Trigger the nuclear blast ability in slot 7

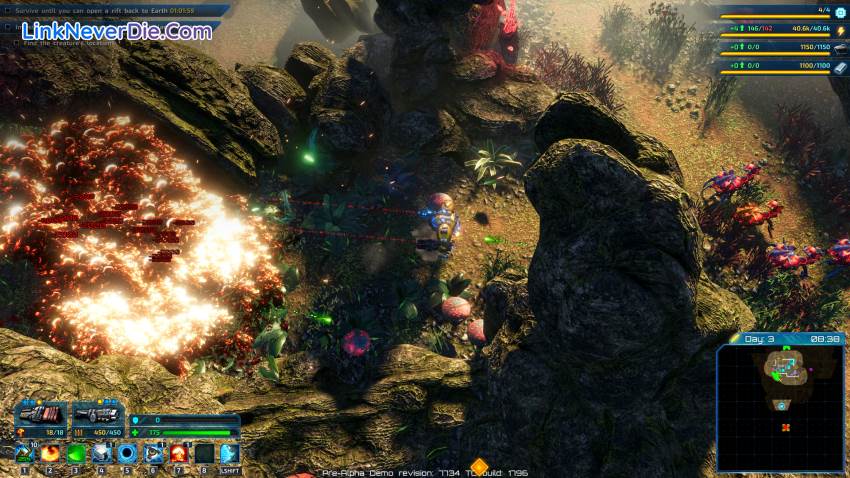pos(179,454)
